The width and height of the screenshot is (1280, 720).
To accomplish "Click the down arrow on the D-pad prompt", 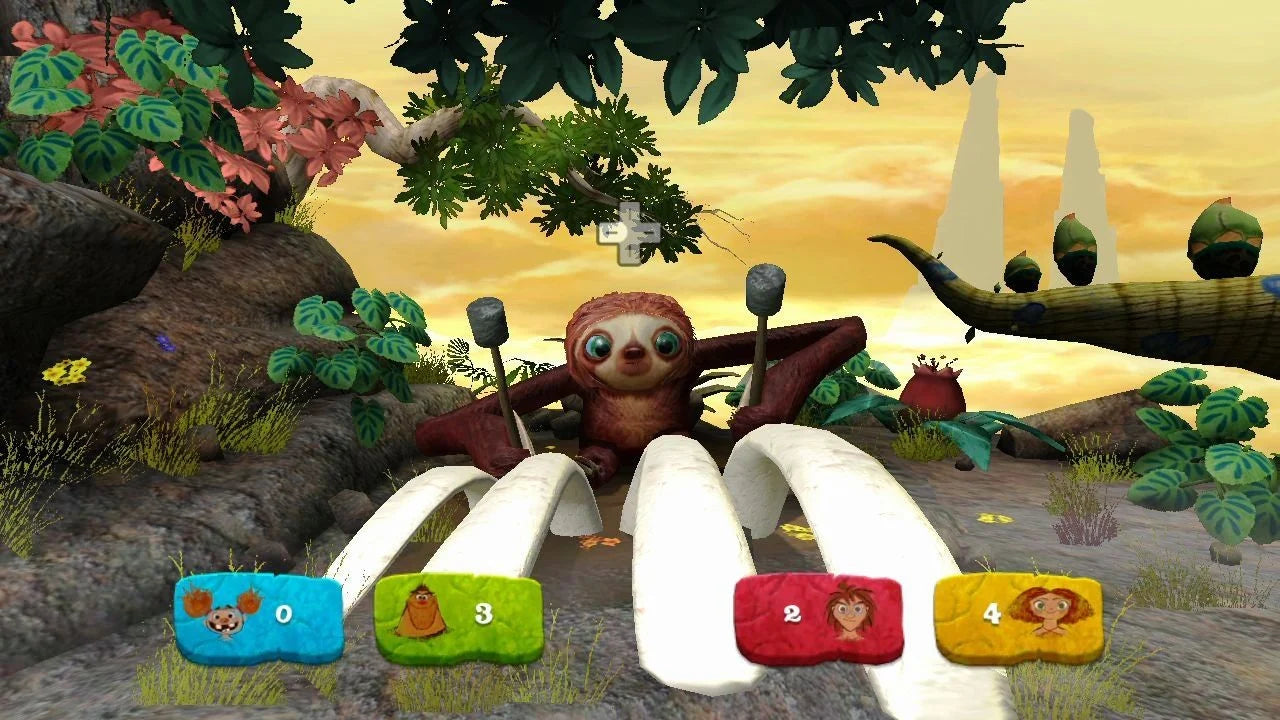I will 631,253.
